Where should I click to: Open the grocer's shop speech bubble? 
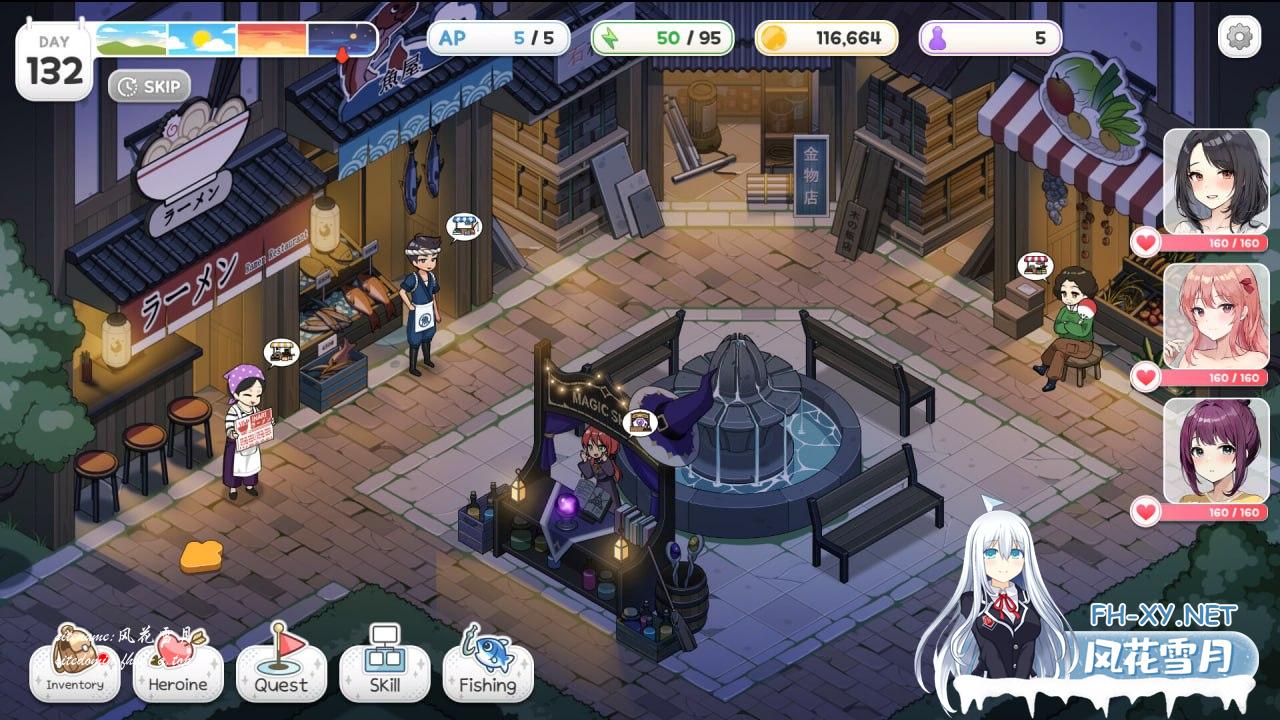click(x=1035, y=266)
